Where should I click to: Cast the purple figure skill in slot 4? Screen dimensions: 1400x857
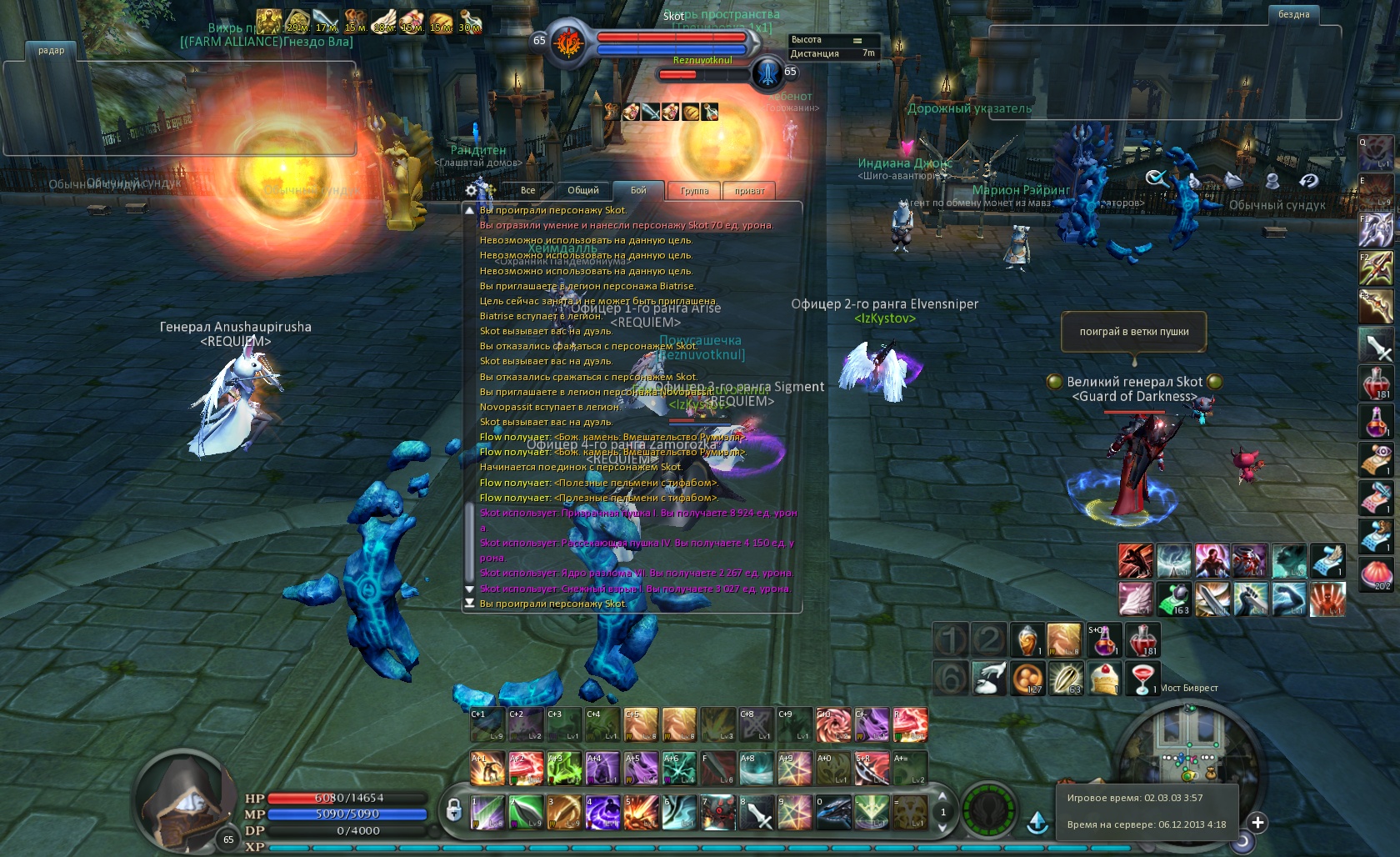coord(602,812)
